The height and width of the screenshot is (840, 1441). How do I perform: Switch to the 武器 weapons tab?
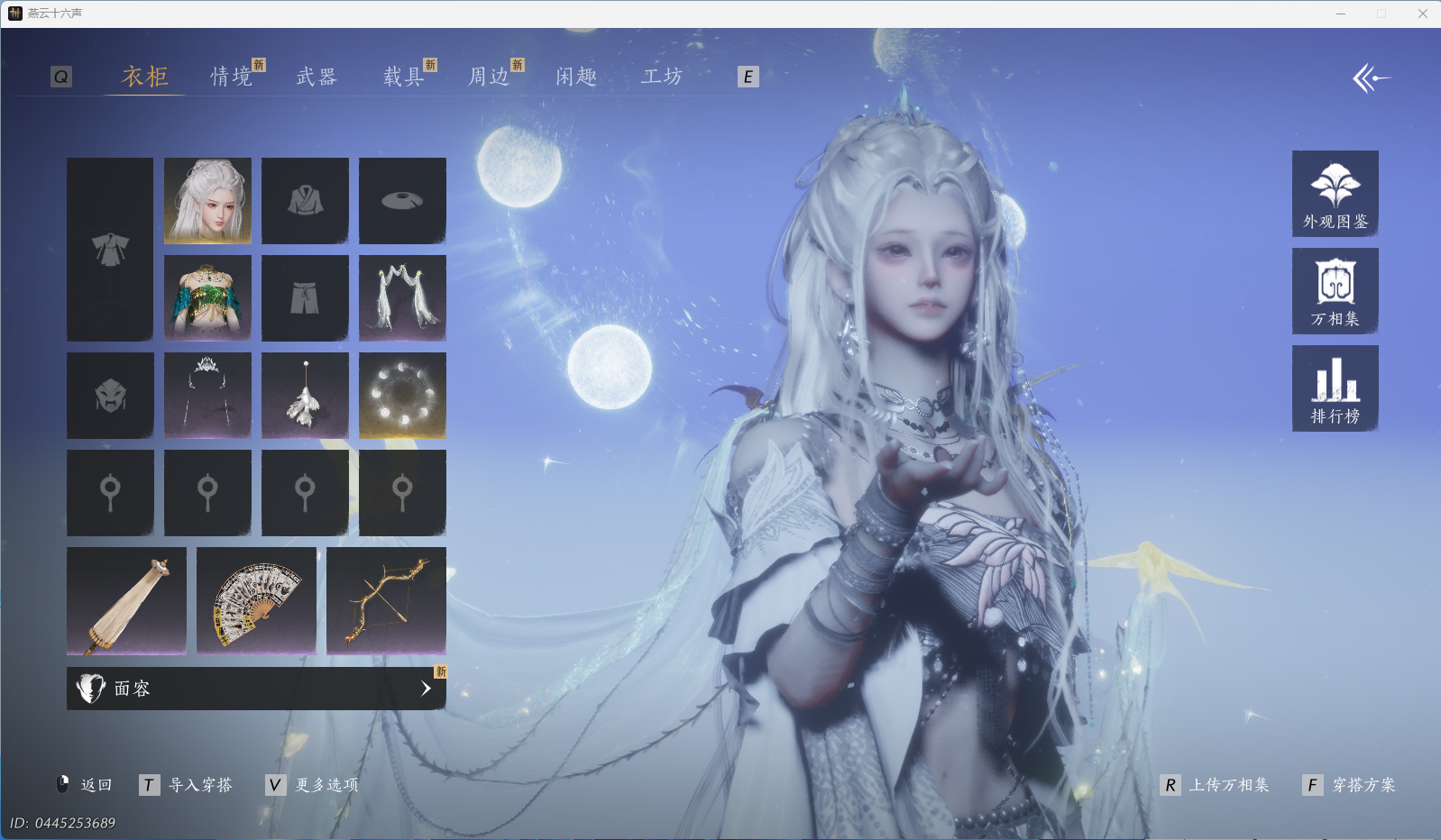[x=317, y=77]
